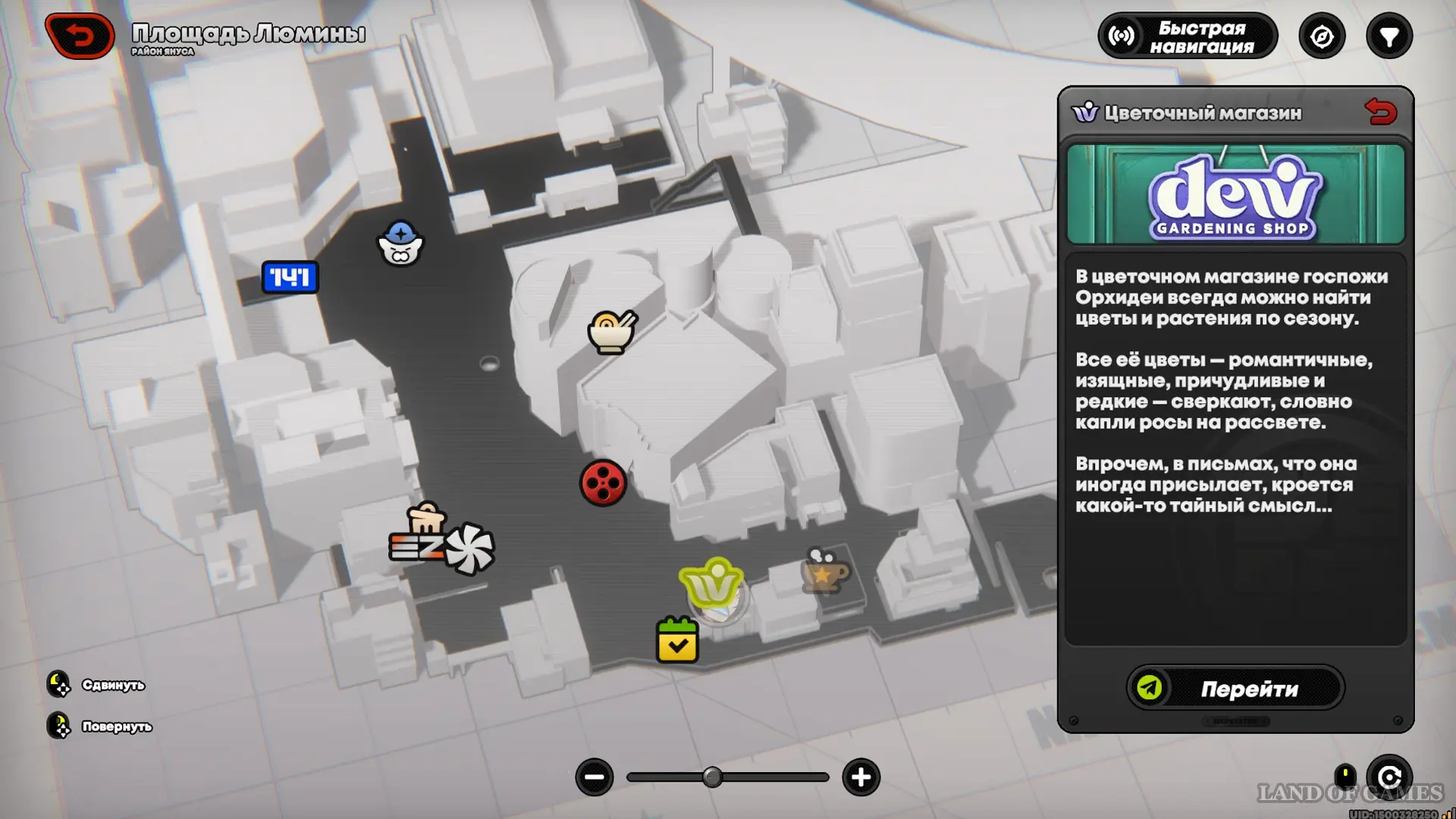Image resolution: width=1456 pixels, height=819 pixels.
Task: Go back using the red return arrow
Action: (80, 36)
